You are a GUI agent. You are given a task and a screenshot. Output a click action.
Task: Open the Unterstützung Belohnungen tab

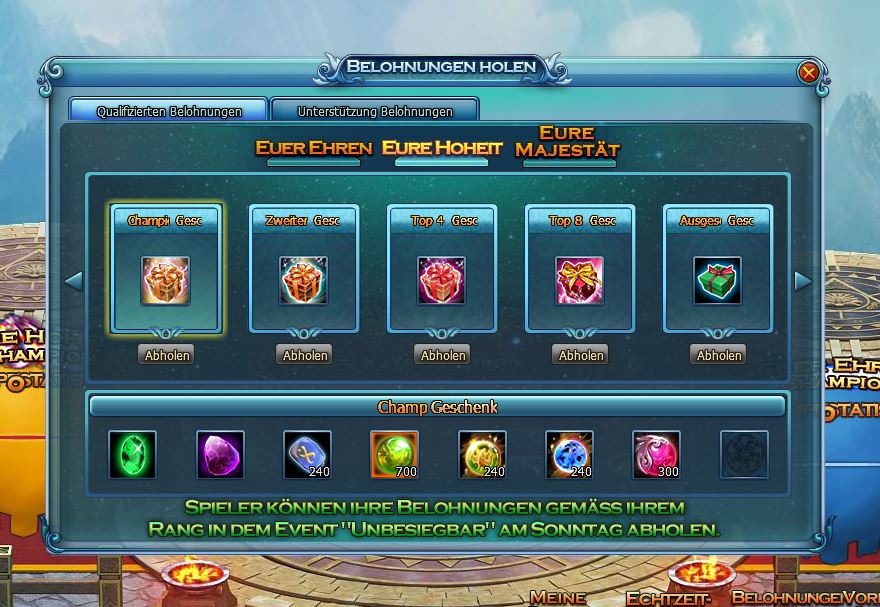pos(375,111)
